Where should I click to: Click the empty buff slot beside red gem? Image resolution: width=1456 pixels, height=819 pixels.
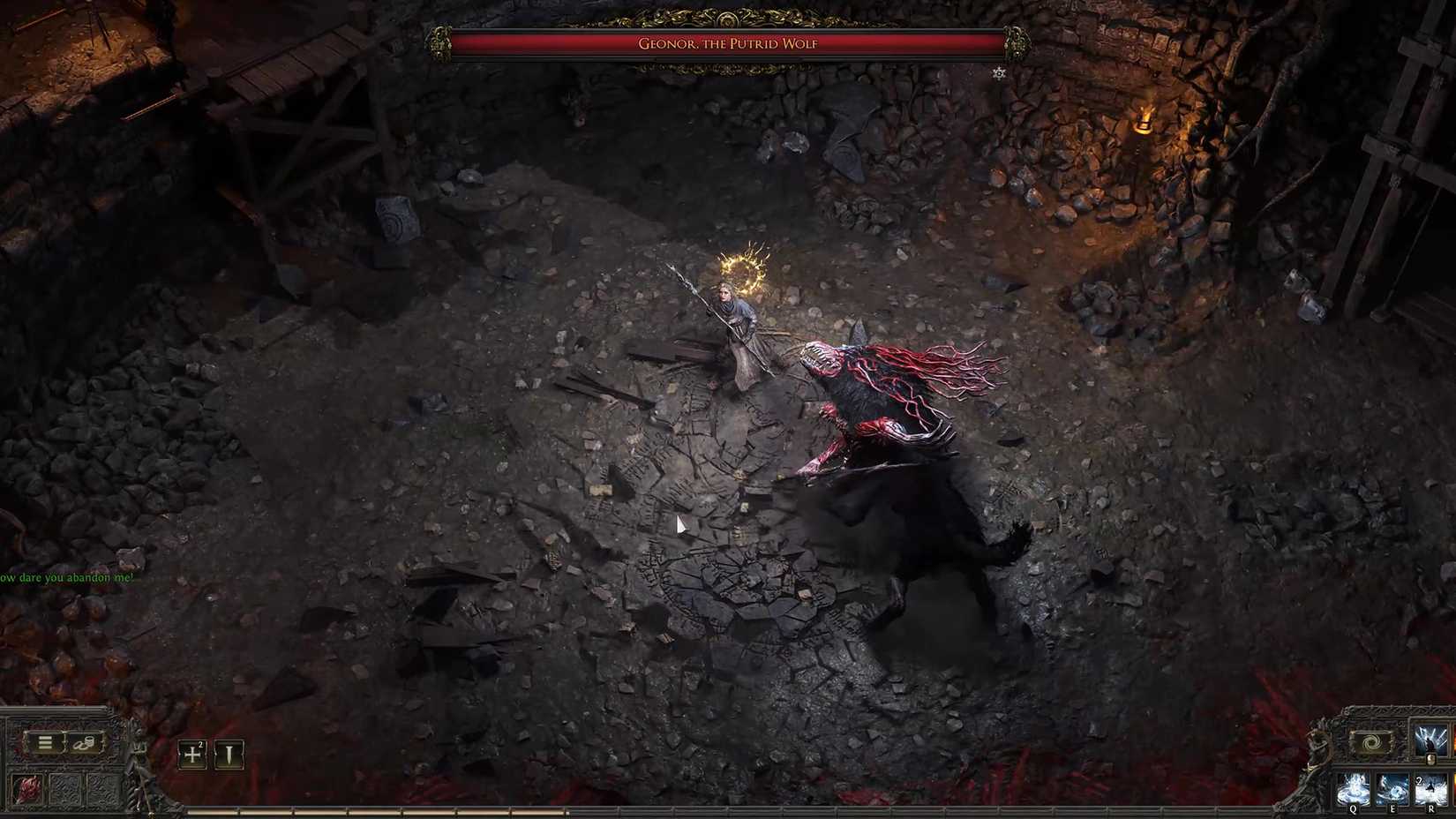tap(67, 789)
